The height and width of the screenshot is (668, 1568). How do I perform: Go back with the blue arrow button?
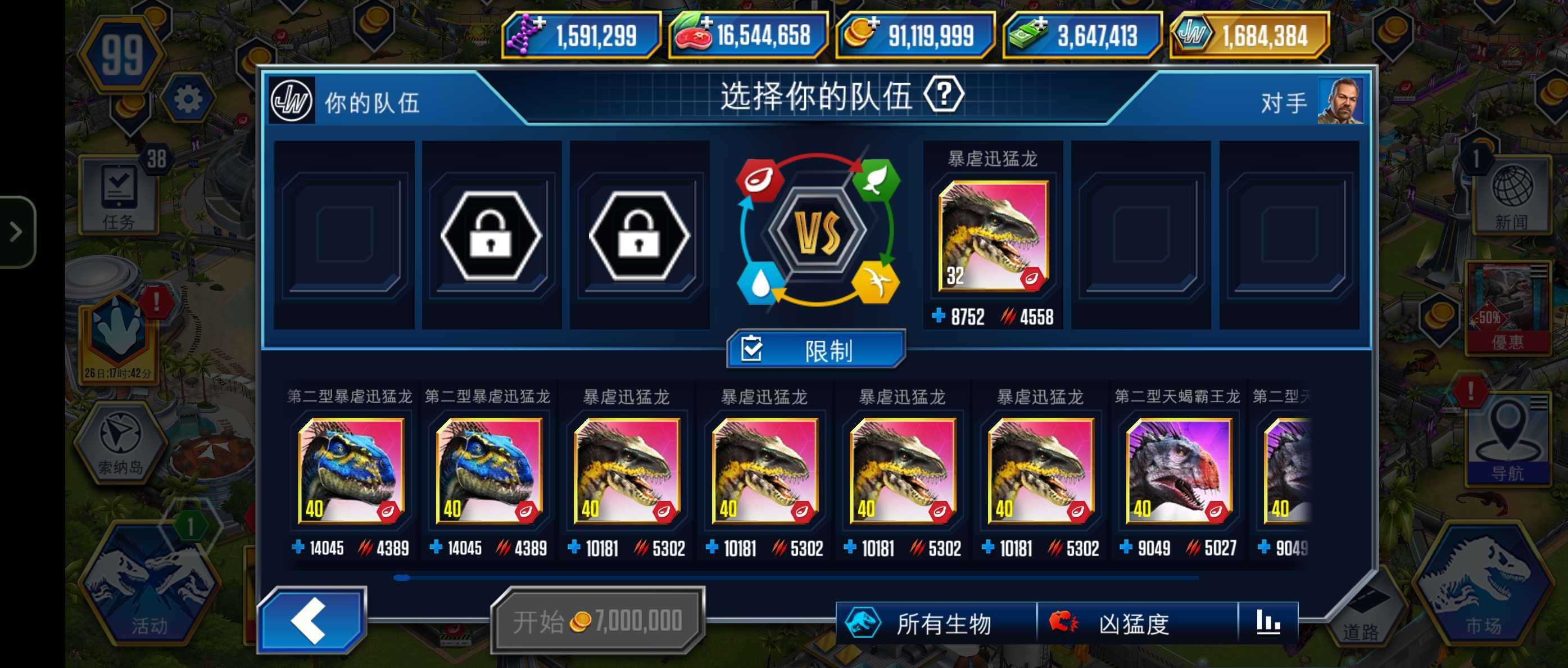coord(312,620)
